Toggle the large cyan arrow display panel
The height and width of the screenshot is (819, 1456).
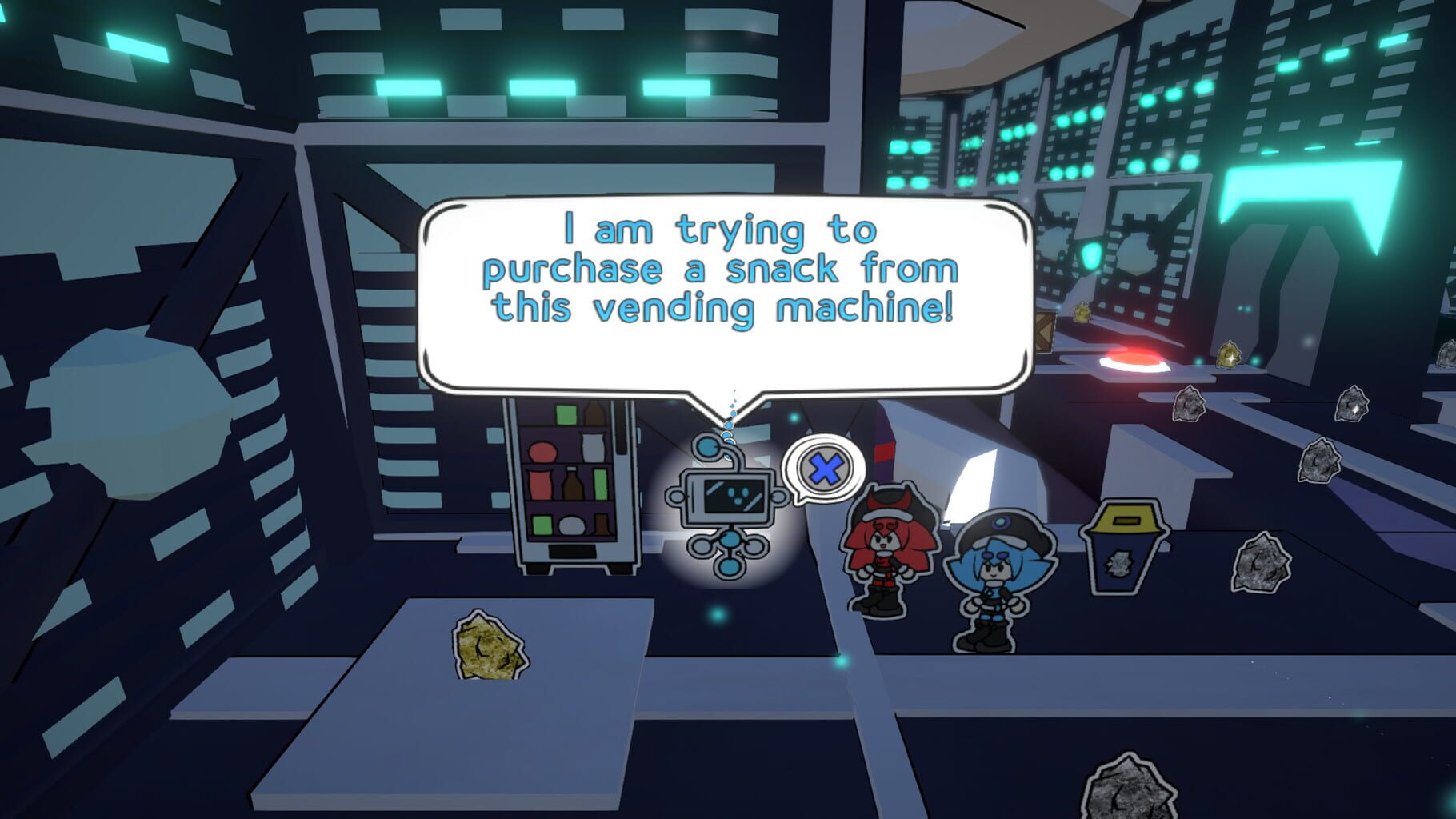coord(1304,184)
